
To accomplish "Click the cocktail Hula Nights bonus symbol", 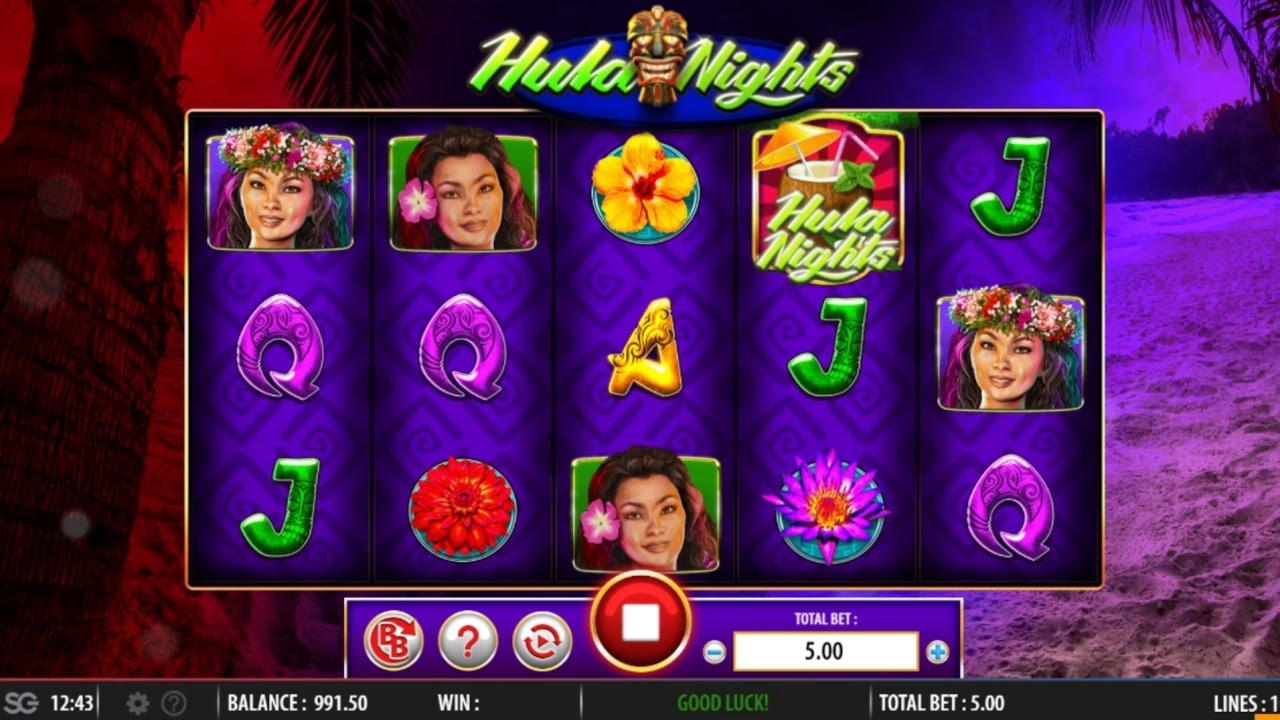I will [x=825, y=200].
